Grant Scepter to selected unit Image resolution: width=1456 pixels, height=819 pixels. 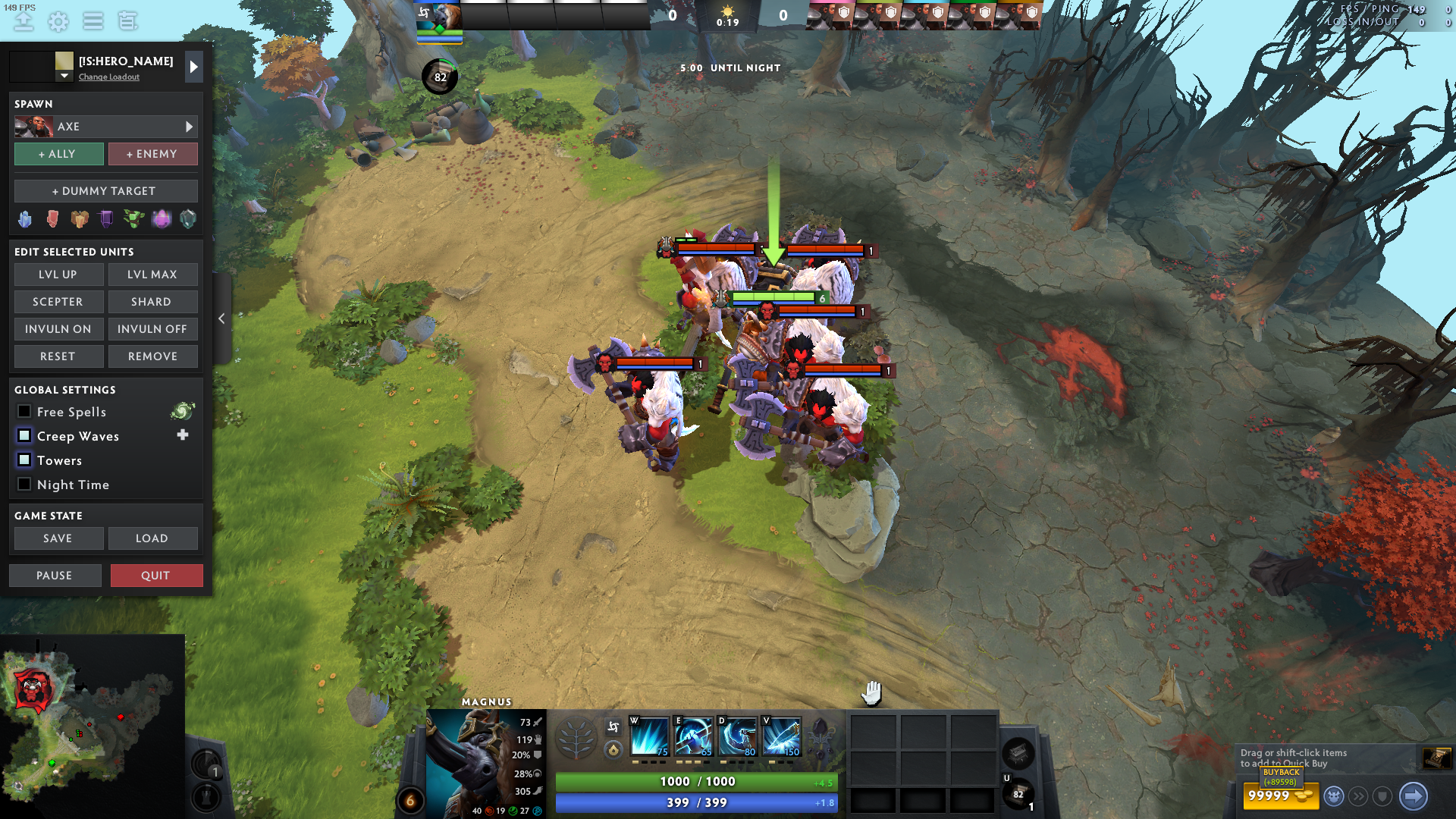(x=58, y=302)
